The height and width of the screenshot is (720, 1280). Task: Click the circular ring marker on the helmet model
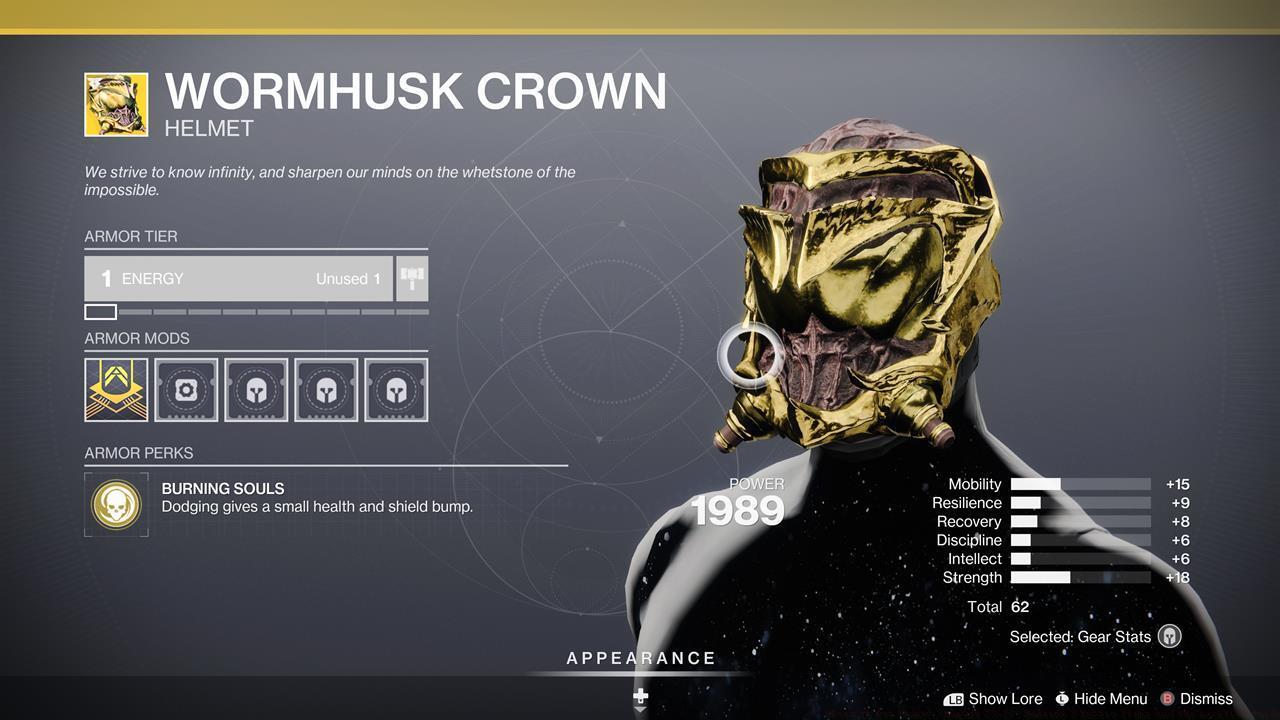point(746,354)
